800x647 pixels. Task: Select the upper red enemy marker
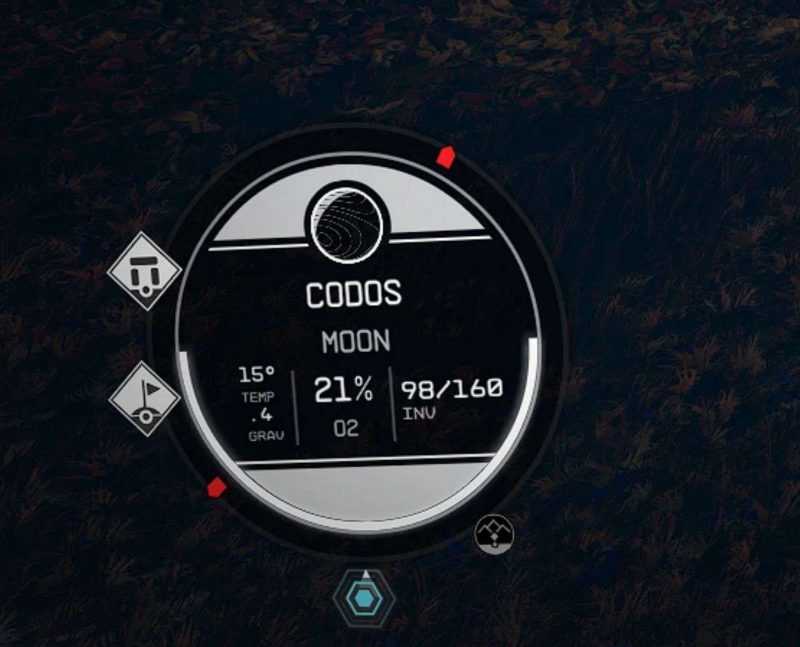point(446,156)
